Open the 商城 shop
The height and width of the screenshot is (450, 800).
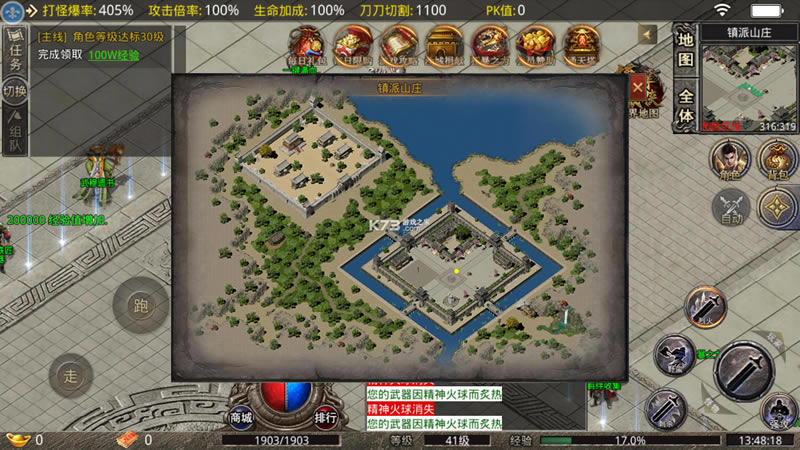tap(242, 417)
